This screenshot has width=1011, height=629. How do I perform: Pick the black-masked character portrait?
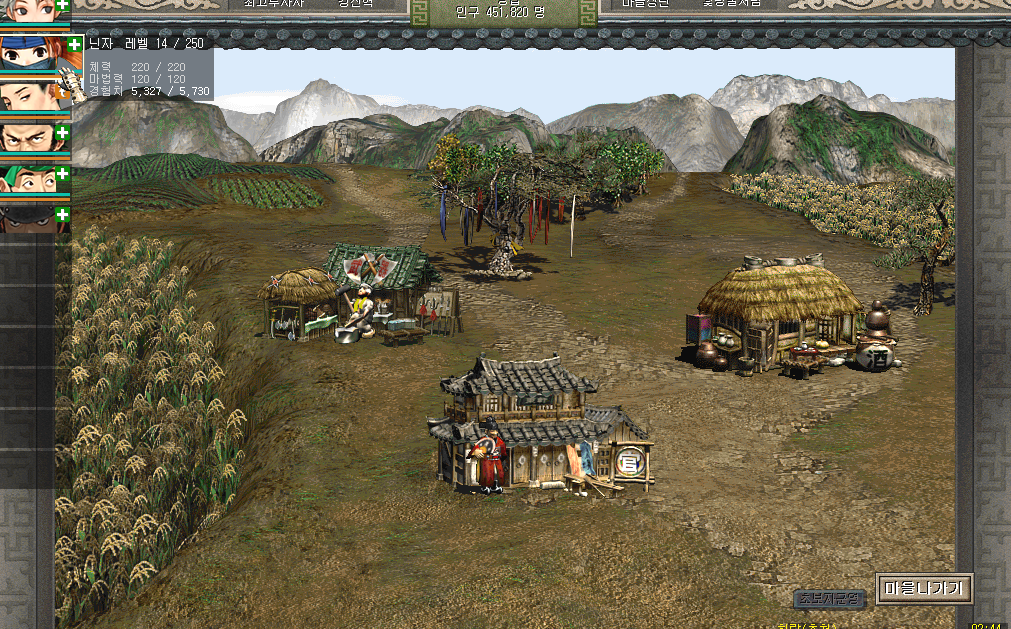pos(30,221)
